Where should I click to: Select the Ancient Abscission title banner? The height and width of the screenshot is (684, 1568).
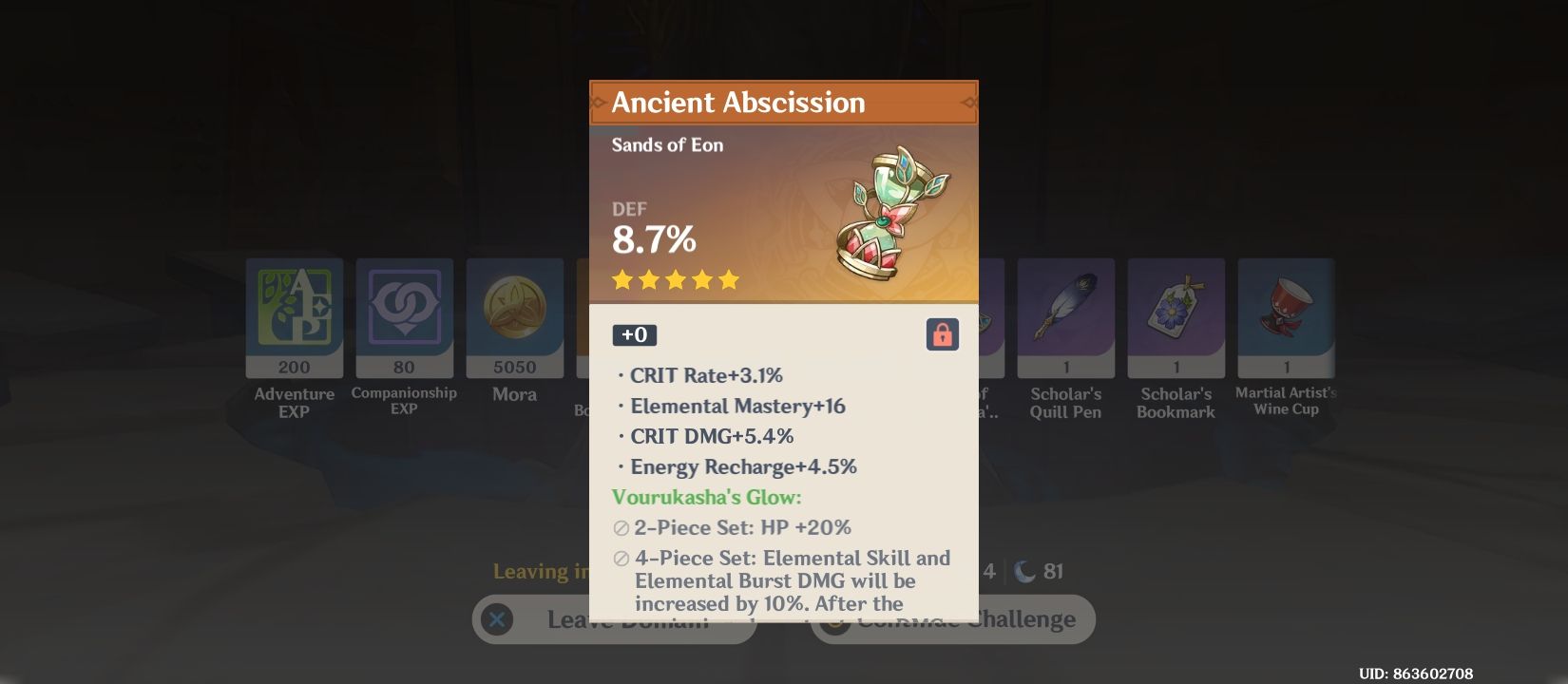[783, 102]
